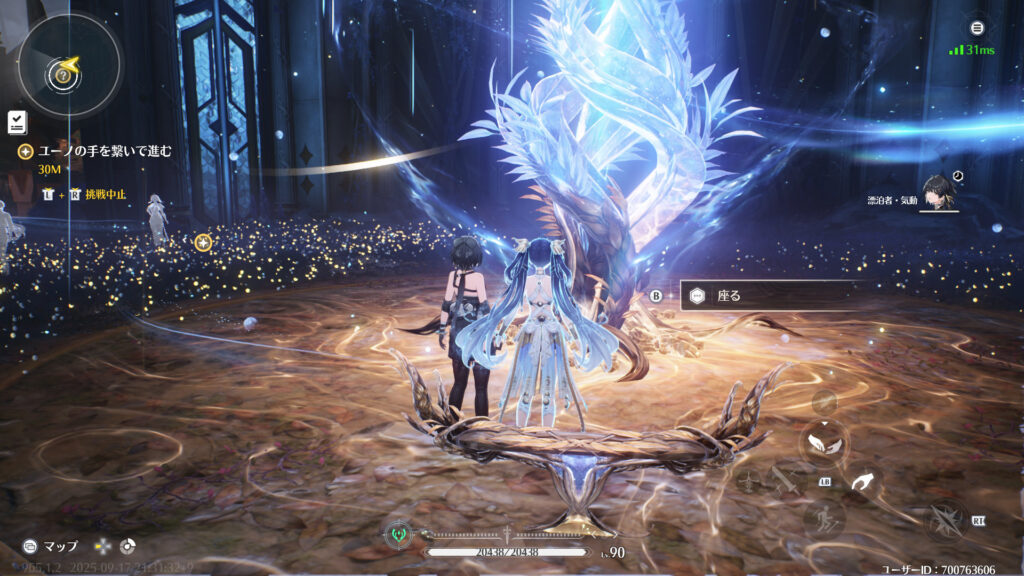
Task: Open the quest log checklist icon
Action: coord(17,123)
